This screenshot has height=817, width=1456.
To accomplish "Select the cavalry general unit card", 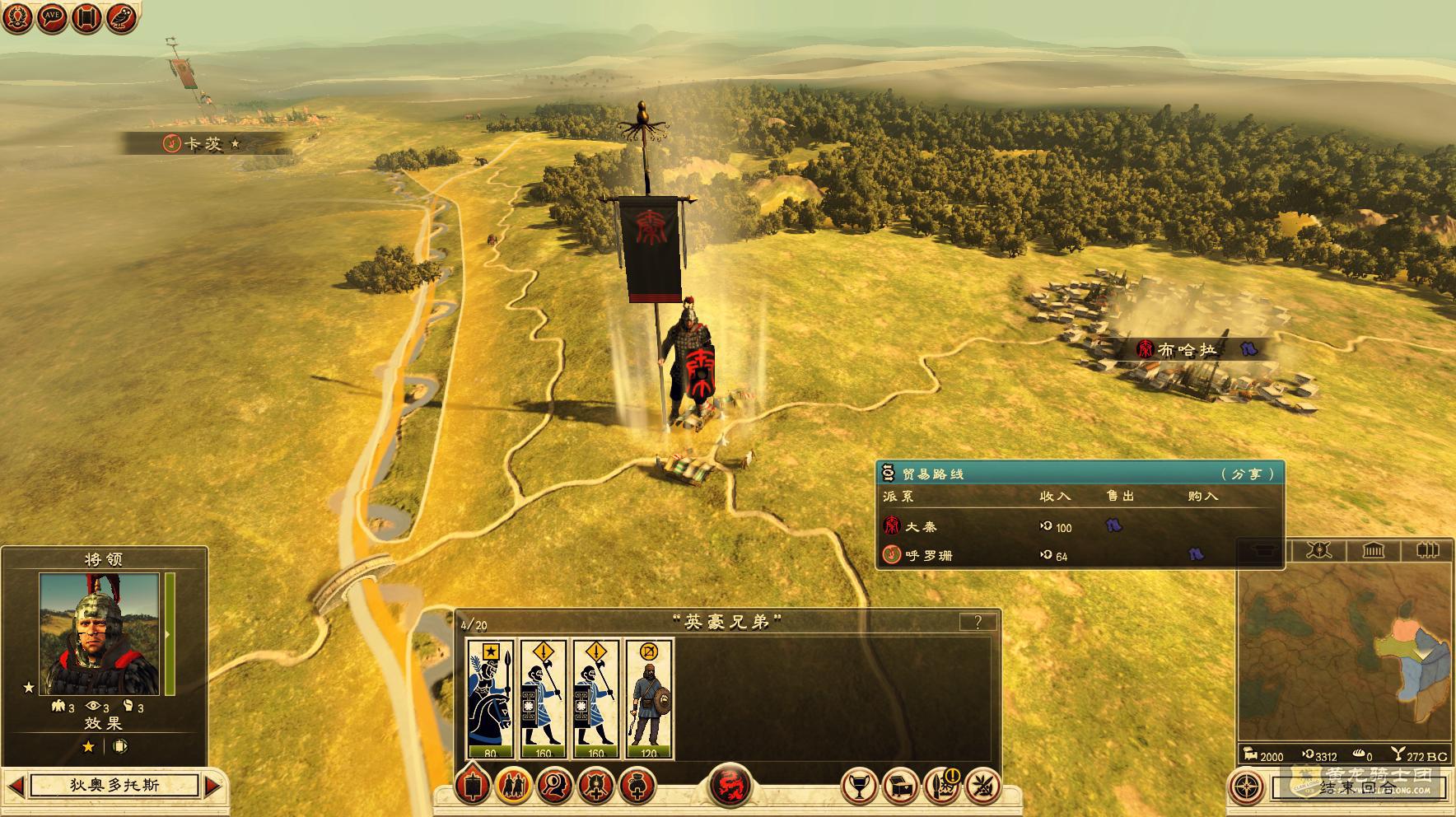I will (x=490, y=698).
